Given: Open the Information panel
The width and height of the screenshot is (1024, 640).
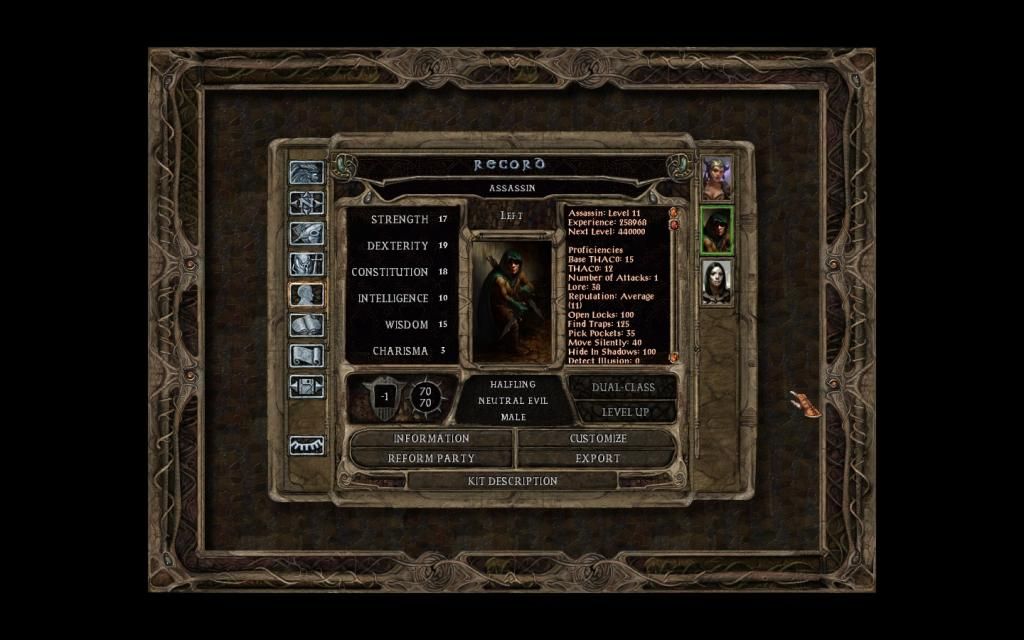Looking at the screenshot, I should pos(431,438).
